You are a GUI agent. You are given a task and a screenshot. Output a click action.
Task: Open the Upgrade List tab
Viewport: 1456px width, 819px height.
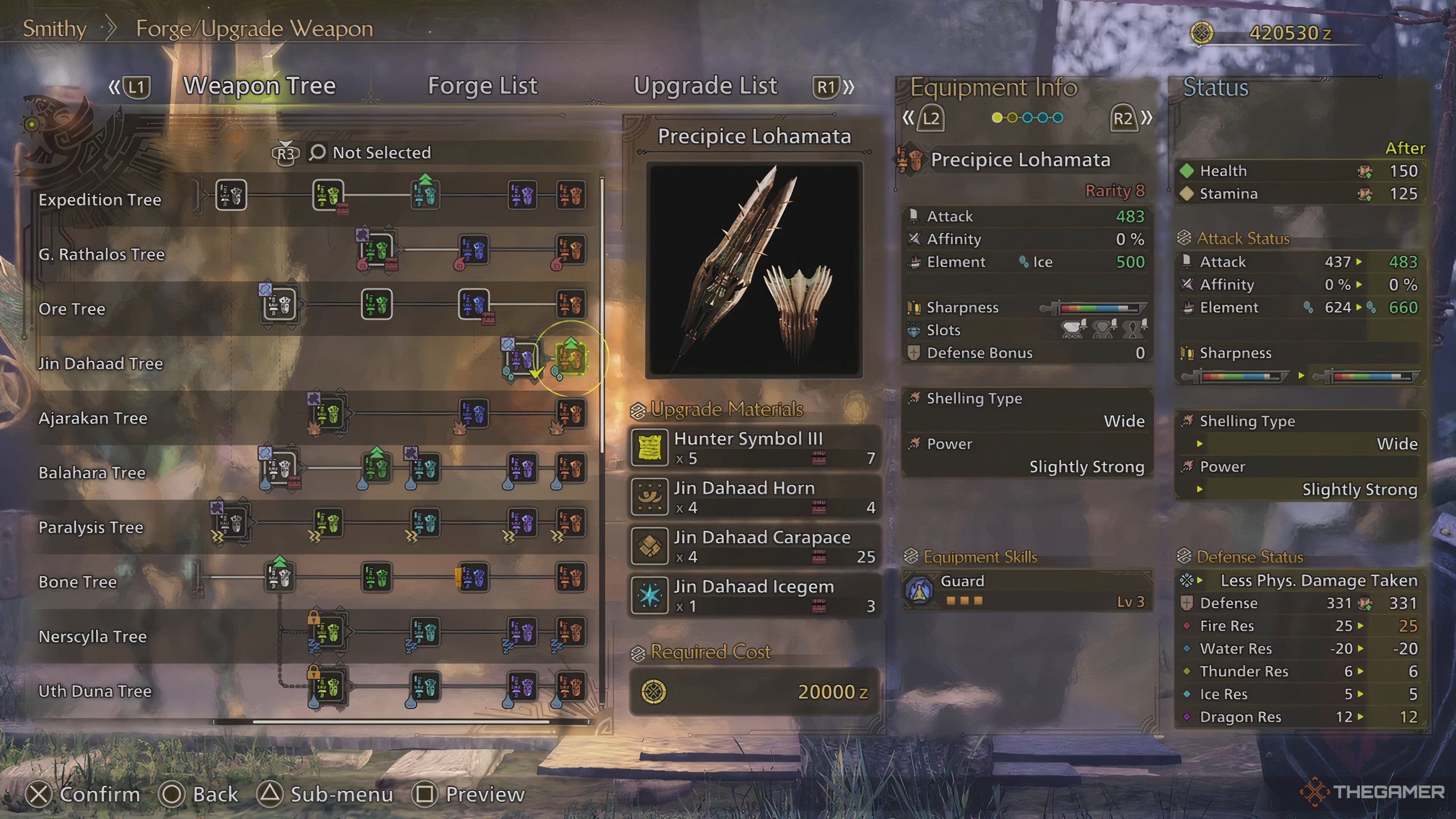705,86
